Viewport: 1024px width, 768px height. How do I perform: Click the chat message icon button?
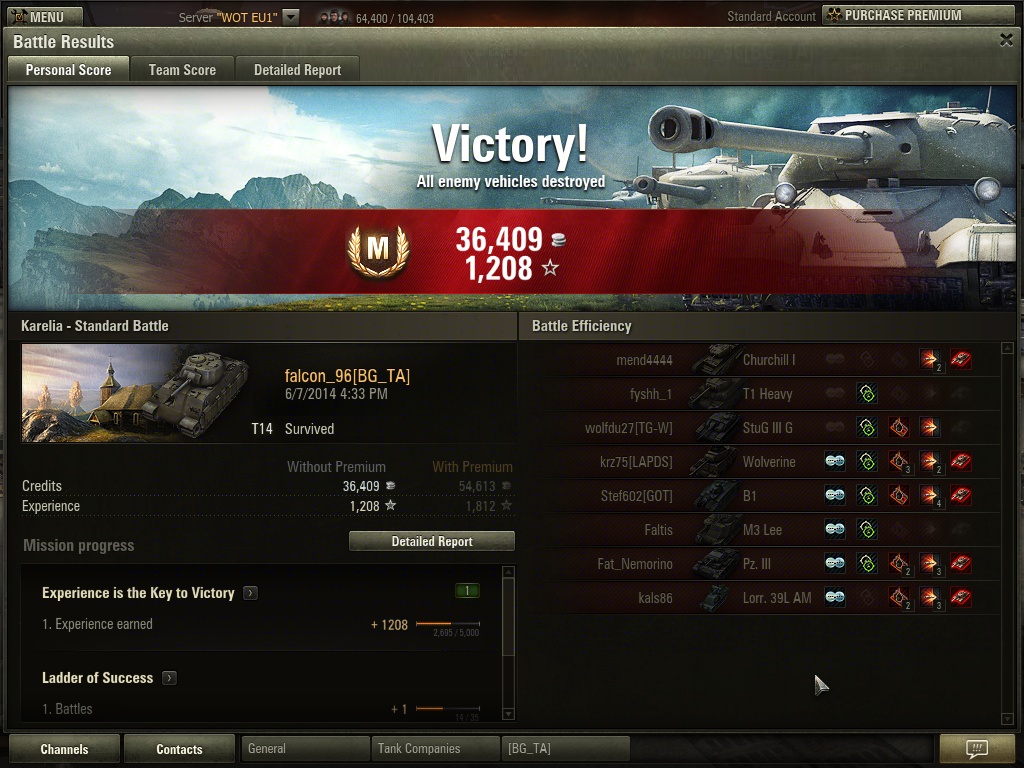tap(977, 748)
